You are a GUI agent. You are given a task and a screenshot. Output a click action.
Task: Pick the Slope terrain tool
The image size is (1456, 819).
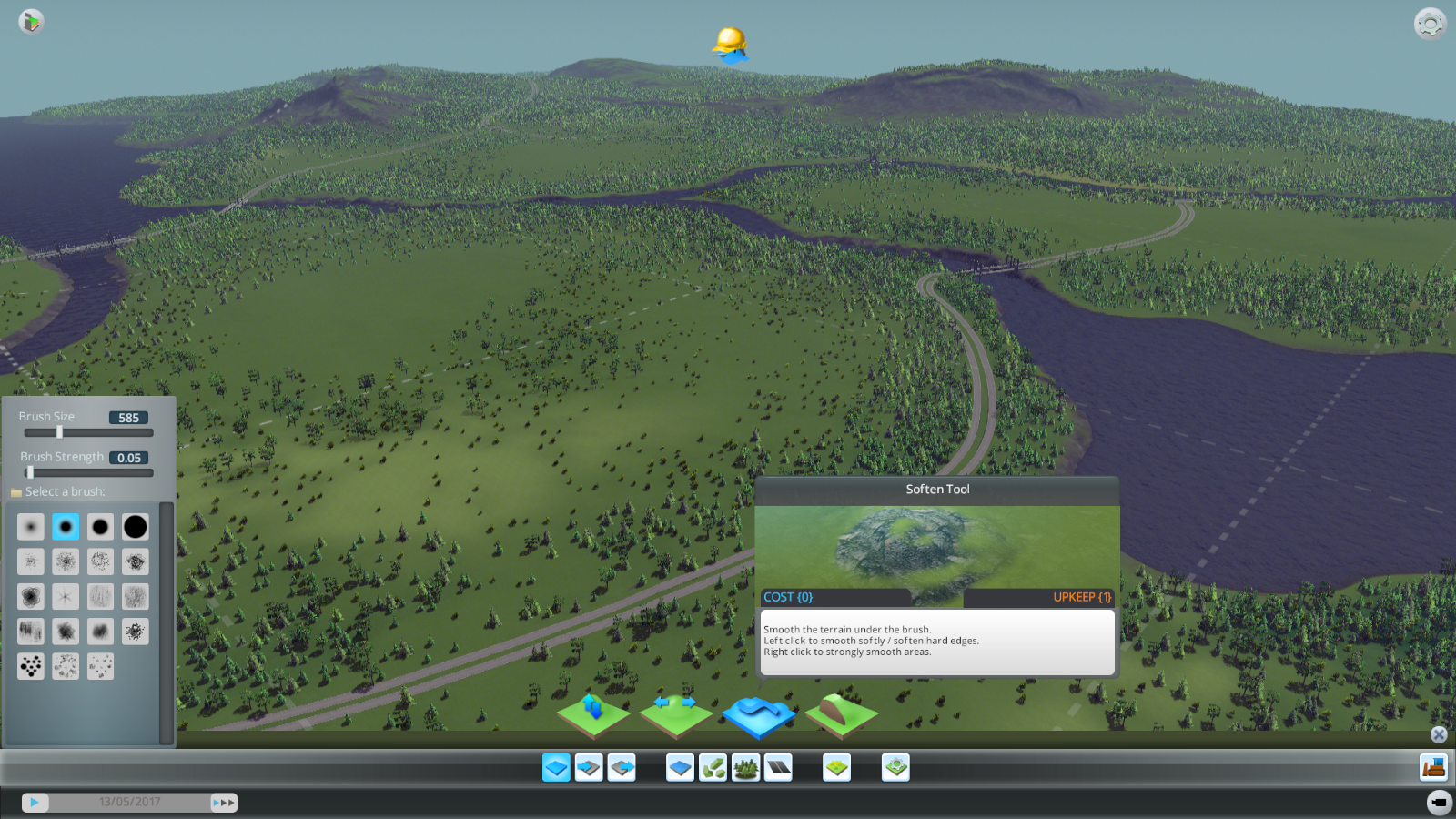coord(842,715)
